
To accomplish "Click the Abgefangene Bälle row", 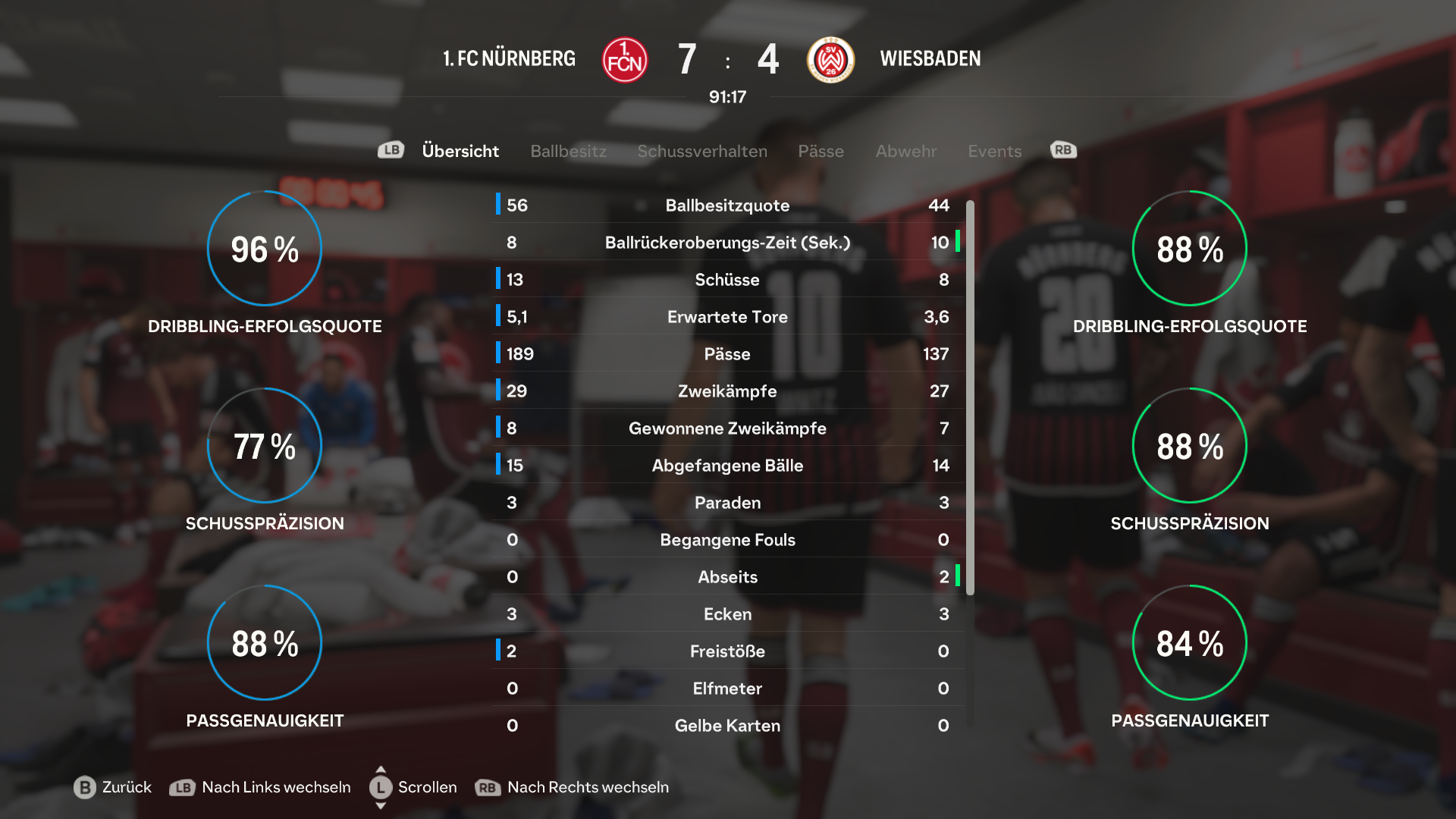I will (727, 466).
